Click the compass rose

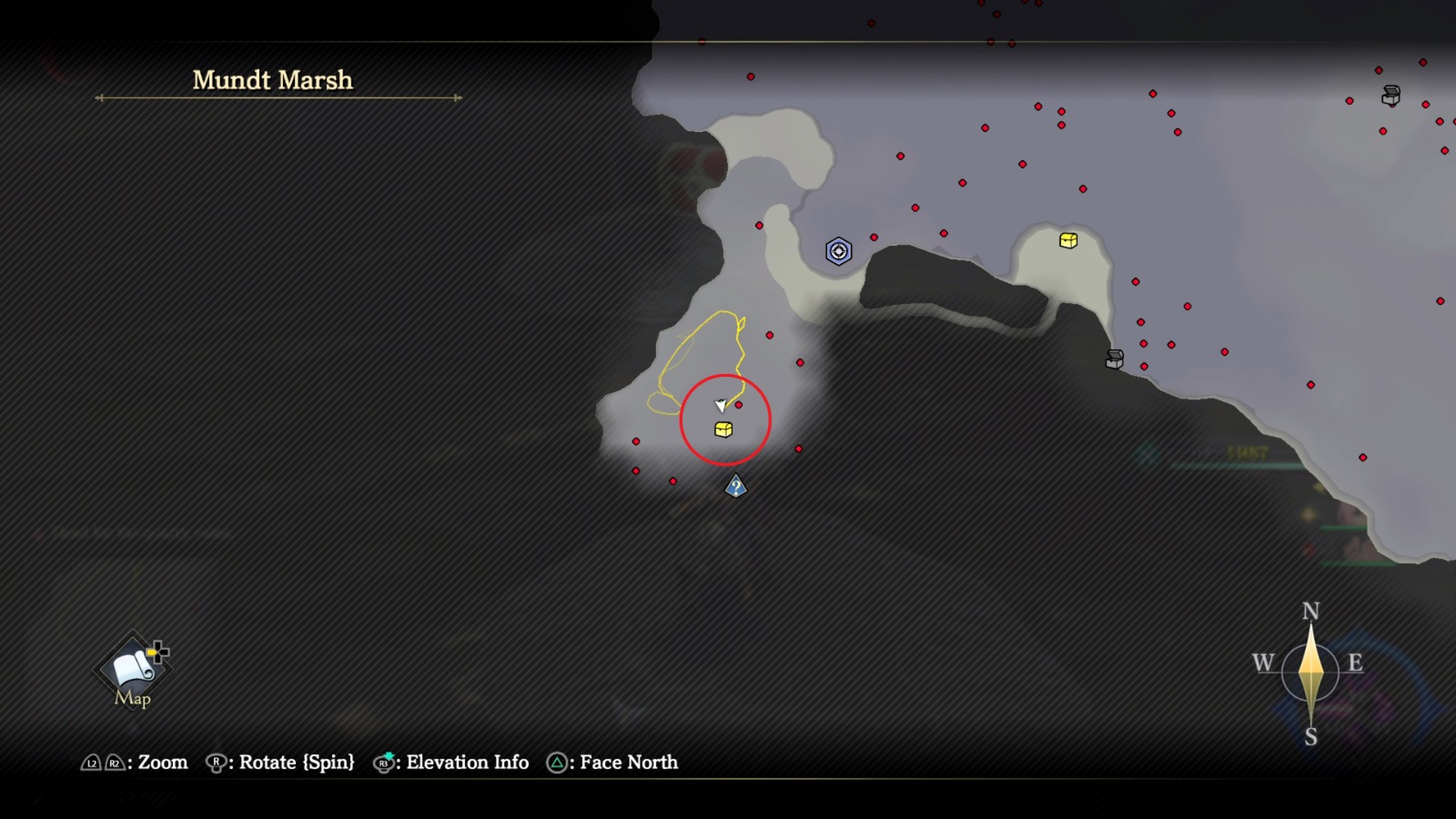pos(1309,672)
